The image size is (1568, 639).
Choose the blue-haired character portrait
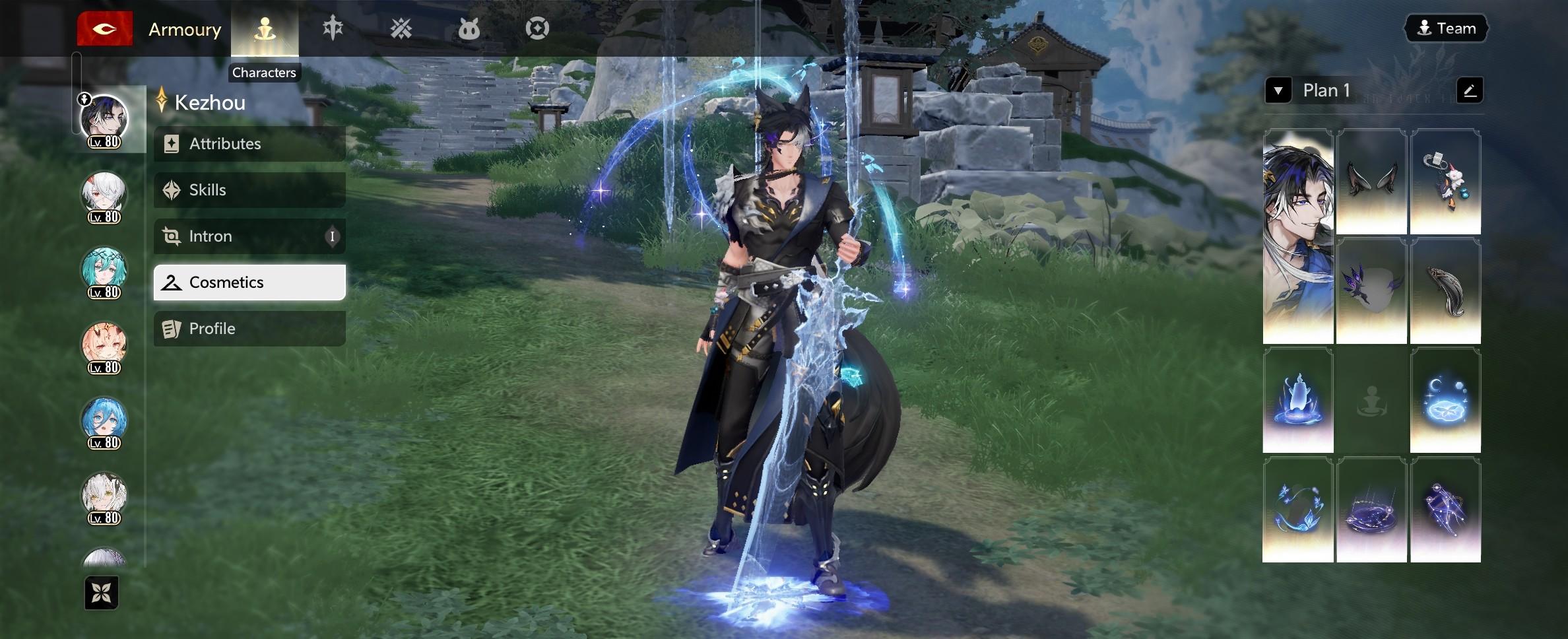tap(104, 422)
